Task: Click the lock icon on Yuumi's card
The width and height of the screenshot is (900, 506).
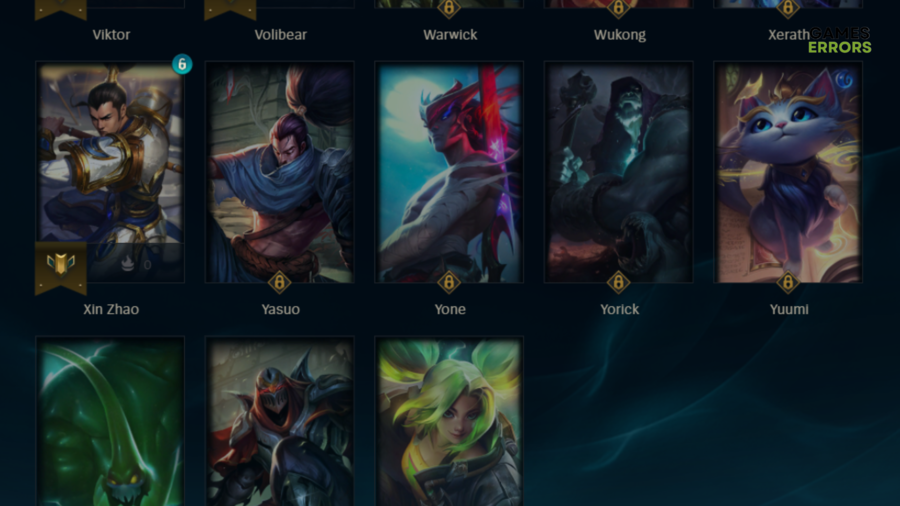Action: (788, 282)
